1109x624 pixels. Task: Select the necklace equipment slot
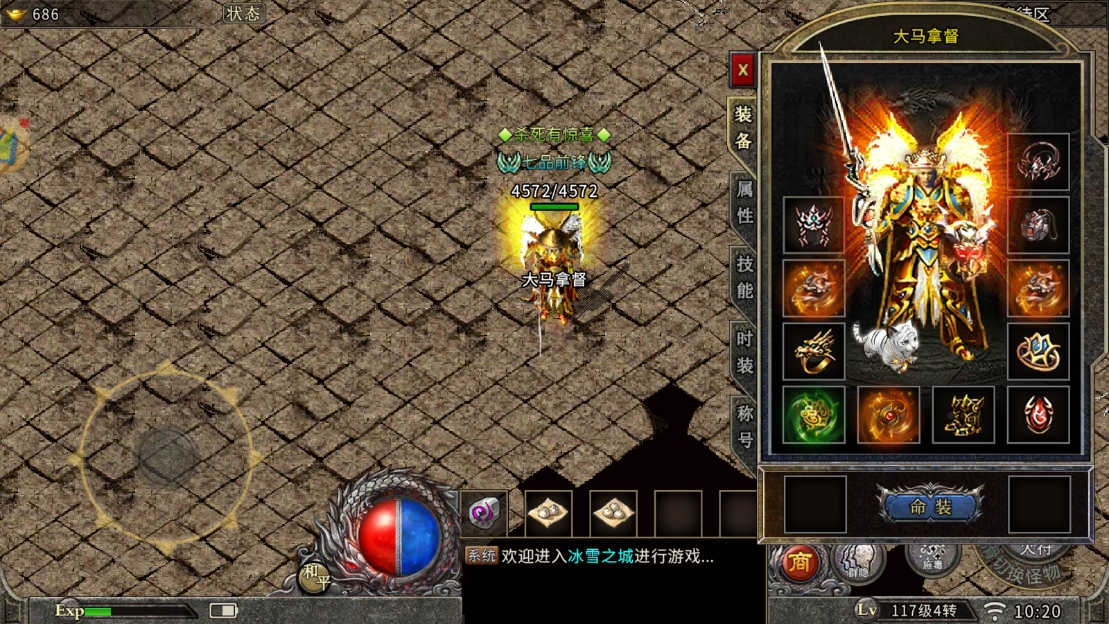1038,162
